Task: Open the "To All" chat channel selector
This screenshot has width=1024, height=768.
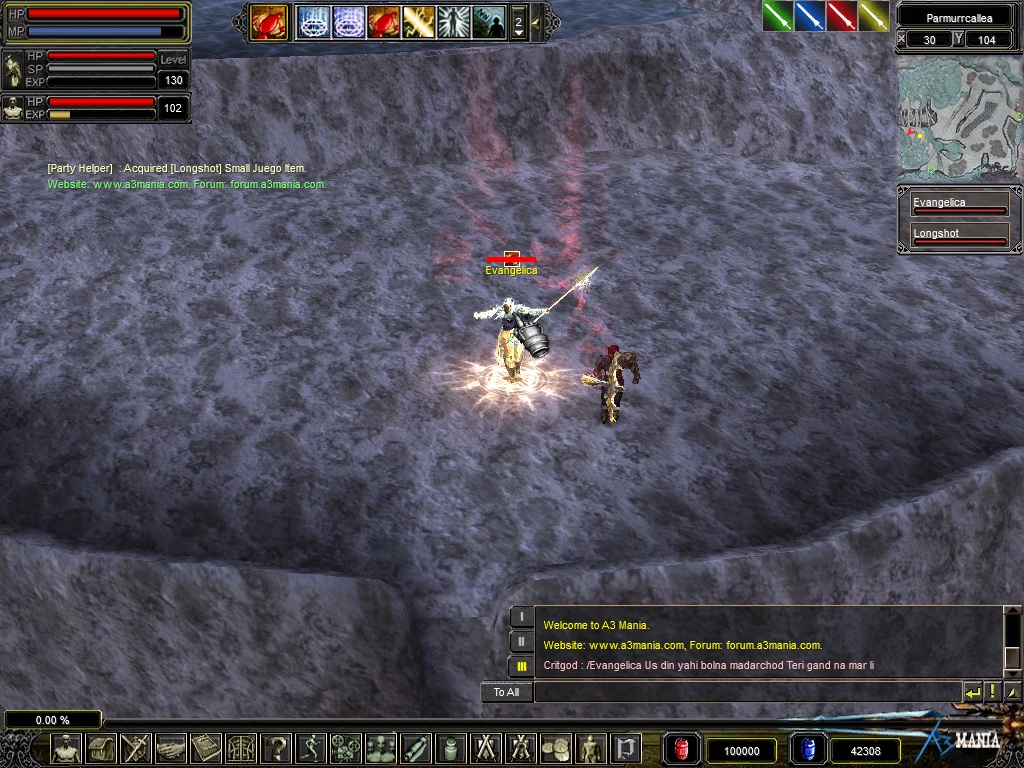Action: point(506,692)
